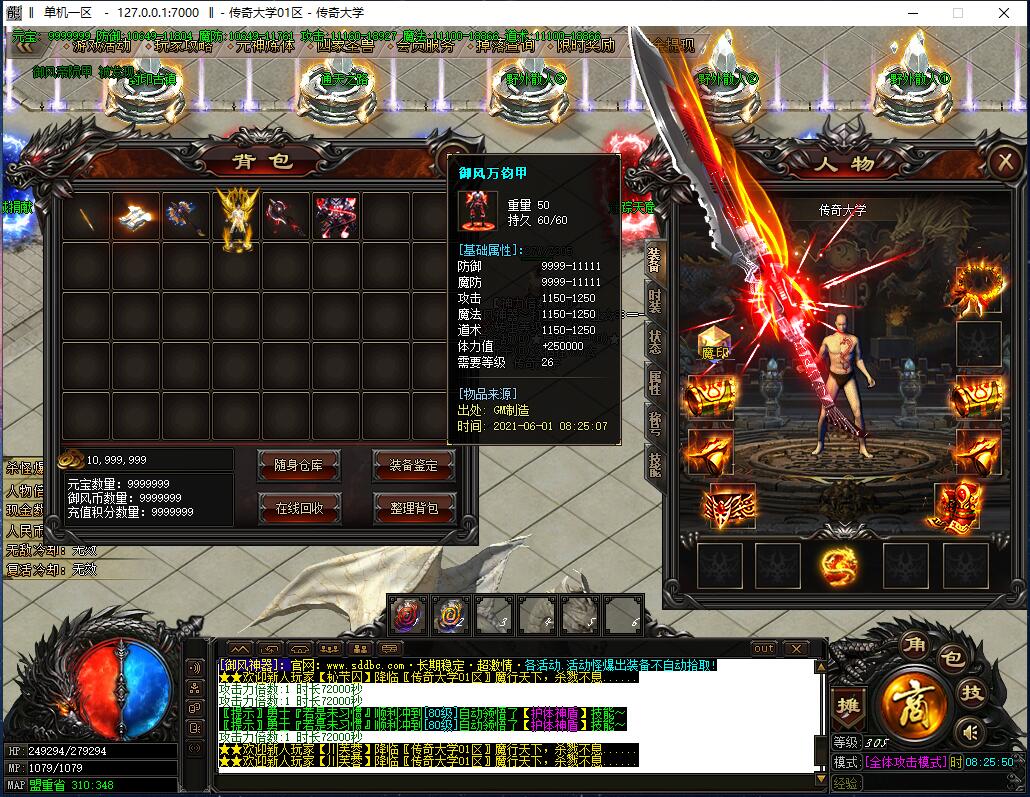This screenshot has height=797, width=1030.
Task: Click the round 包 bag button
Action: (x=953, y=658)
